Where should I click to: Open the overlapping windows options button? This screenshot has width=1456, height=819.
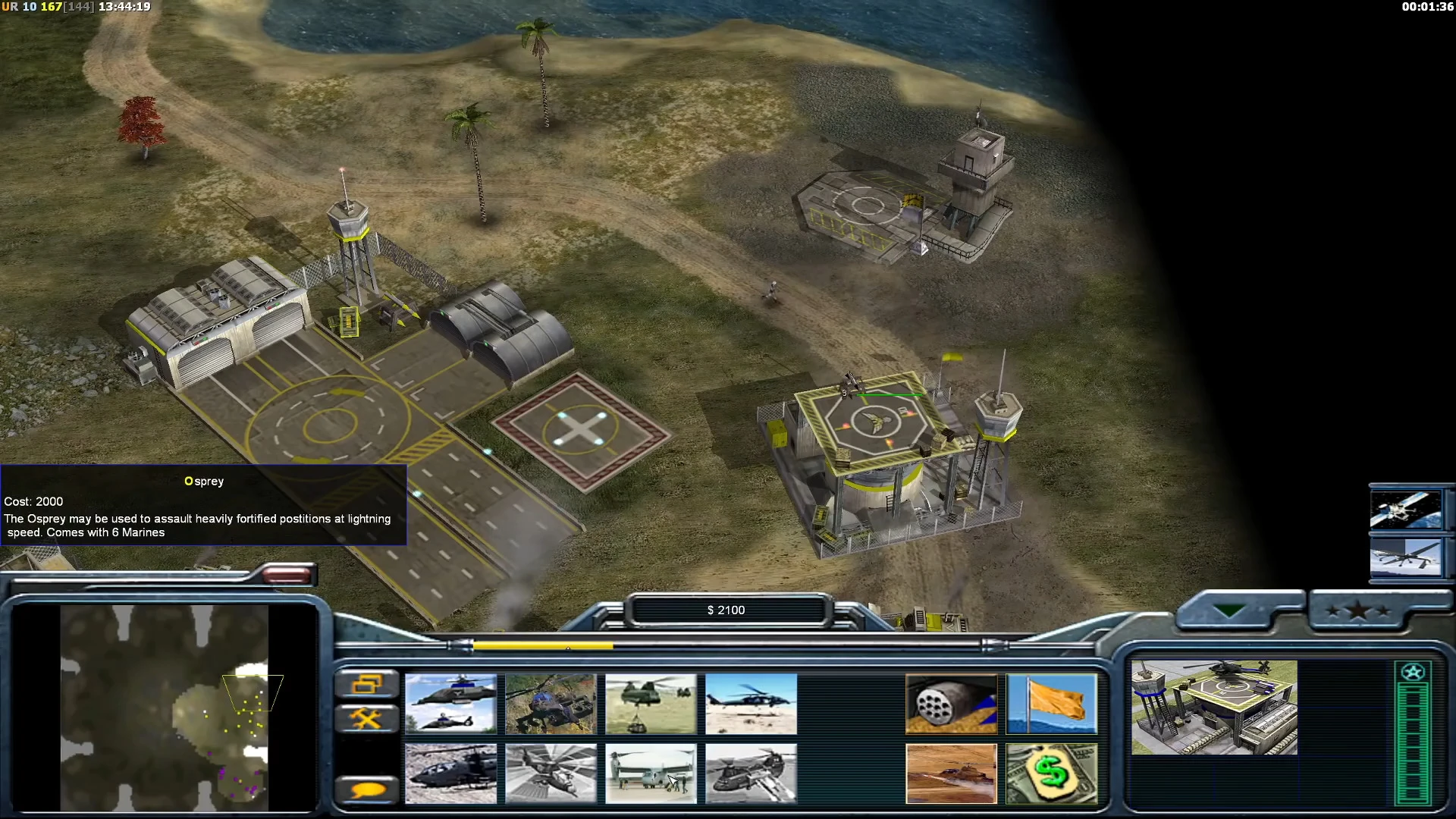[367, 685]
